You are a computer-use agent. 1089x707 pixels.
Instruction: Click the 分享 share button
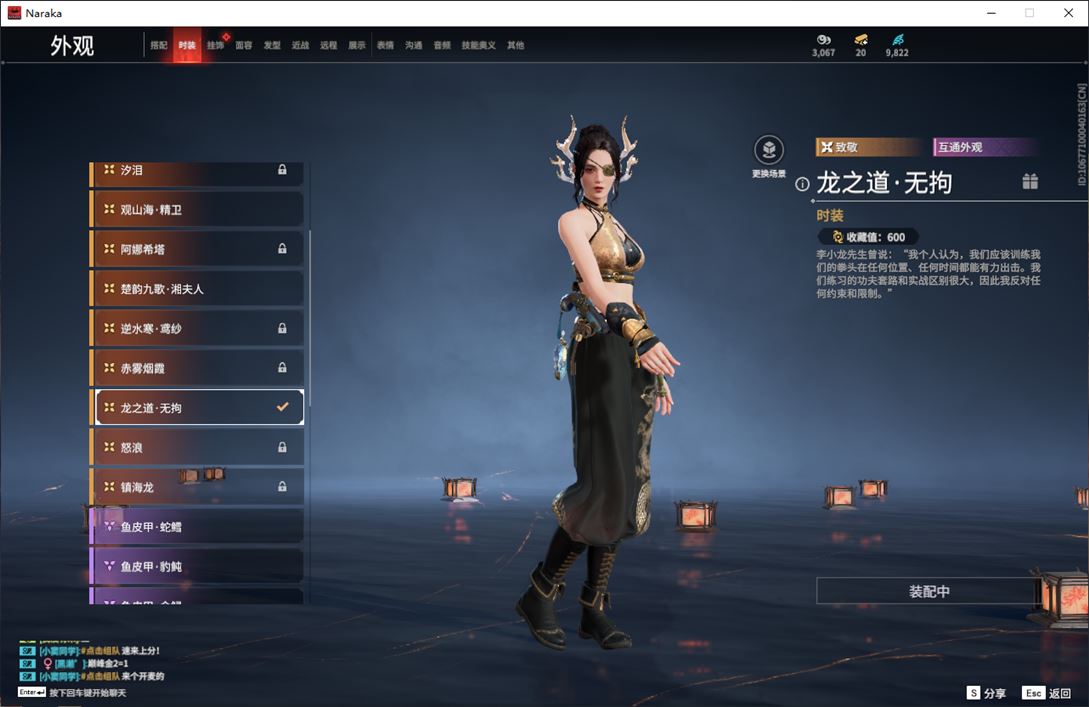(x=986, y=693)
